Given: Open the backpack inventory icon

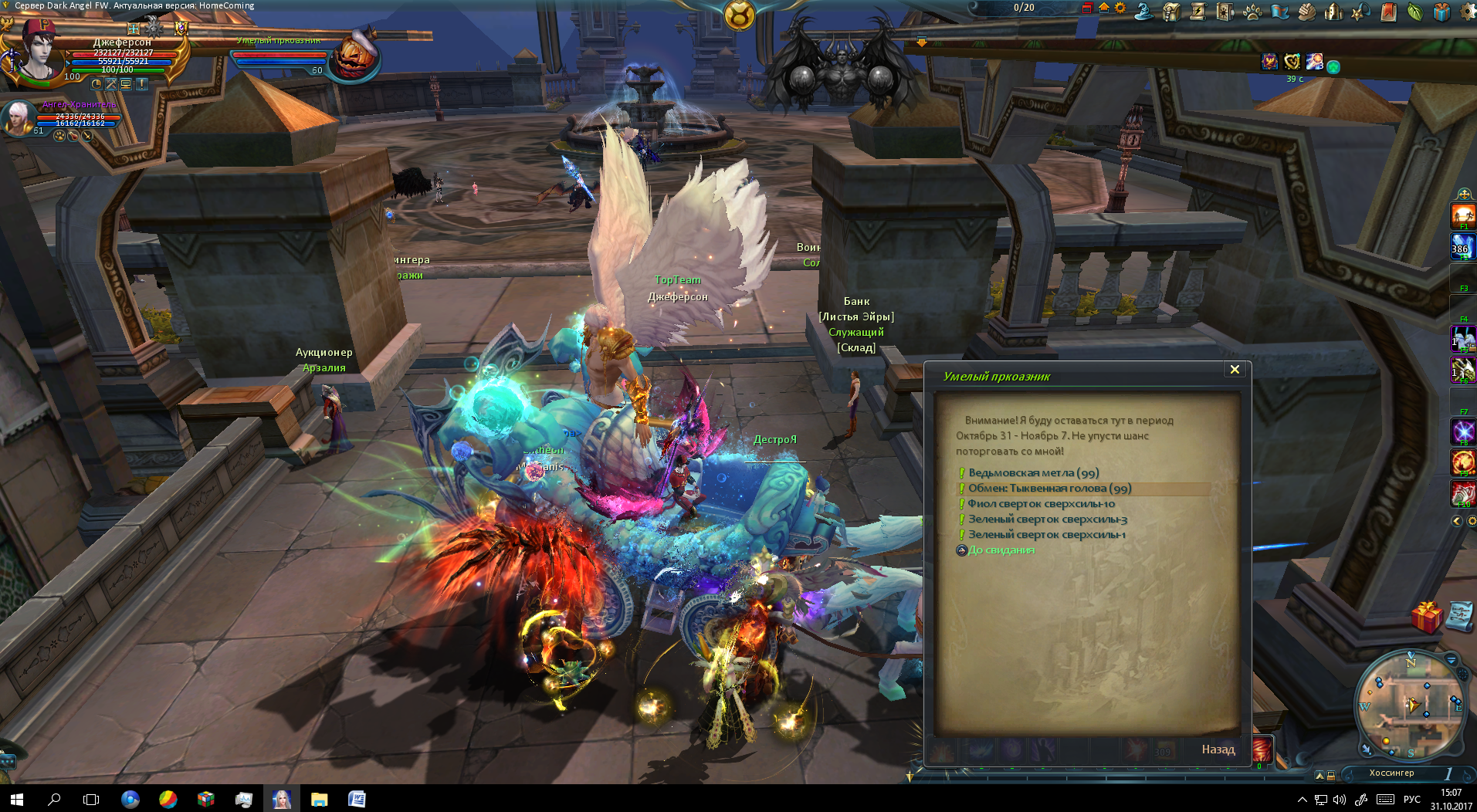Looking at the screenshot, I should tap(1170, 12).
